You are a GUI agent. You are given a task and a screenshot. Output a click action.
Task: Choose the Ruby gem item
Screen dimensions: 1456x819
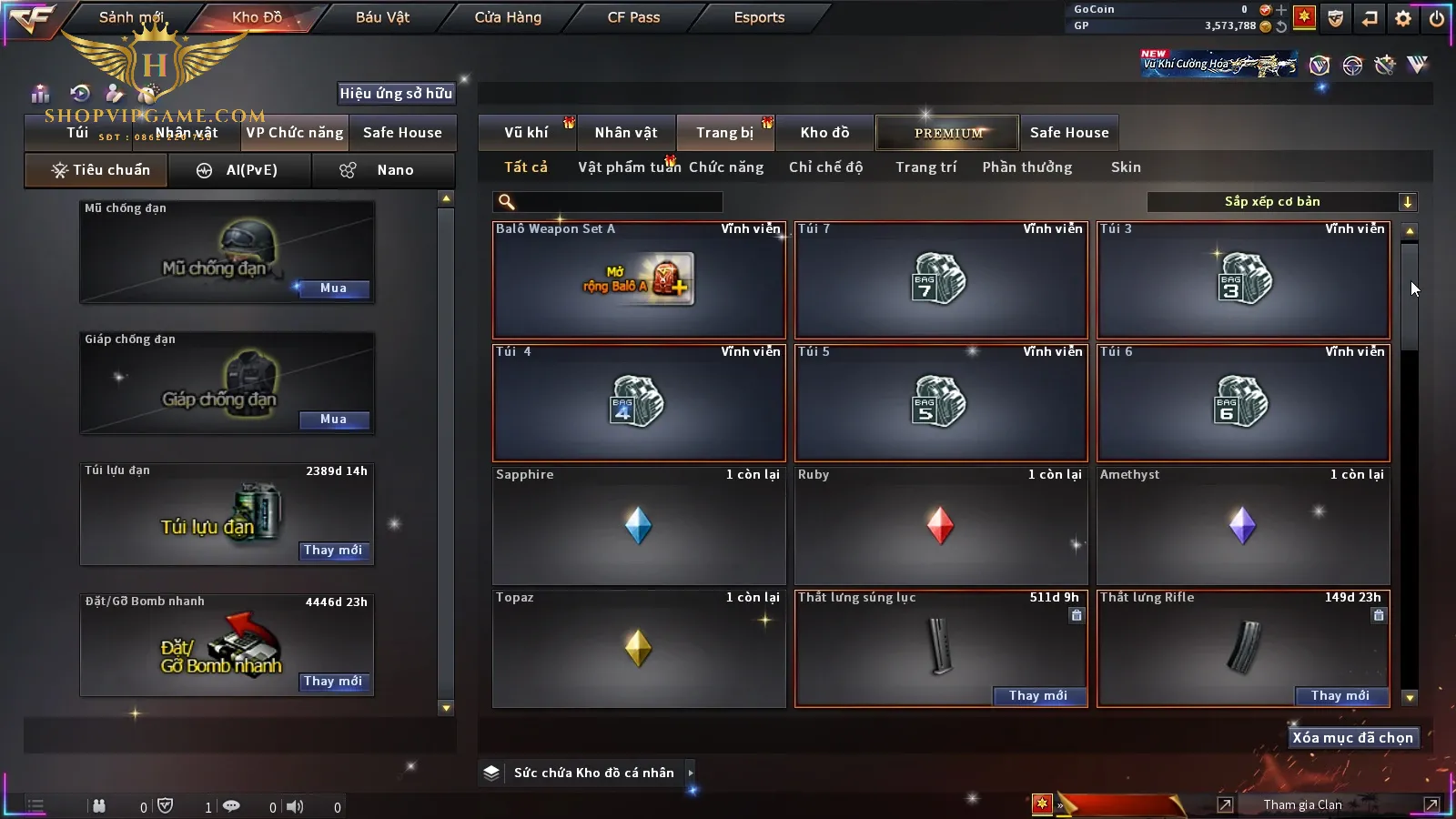940,526
